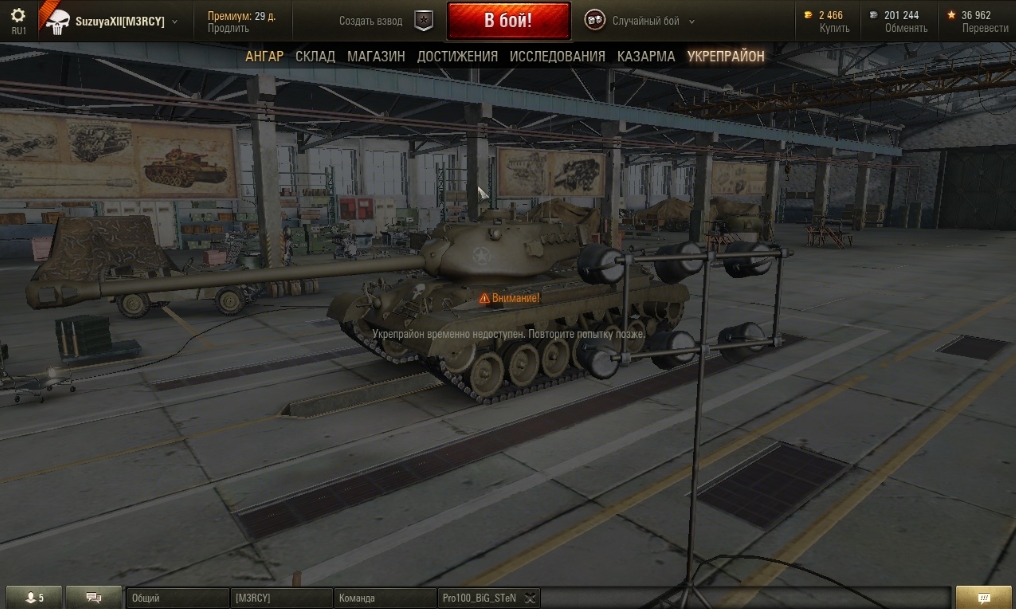Open the Склад tab
Image resolution: width=1016 pixels, height=609 pixels.
pyautogui.click(x=315, y=57)
